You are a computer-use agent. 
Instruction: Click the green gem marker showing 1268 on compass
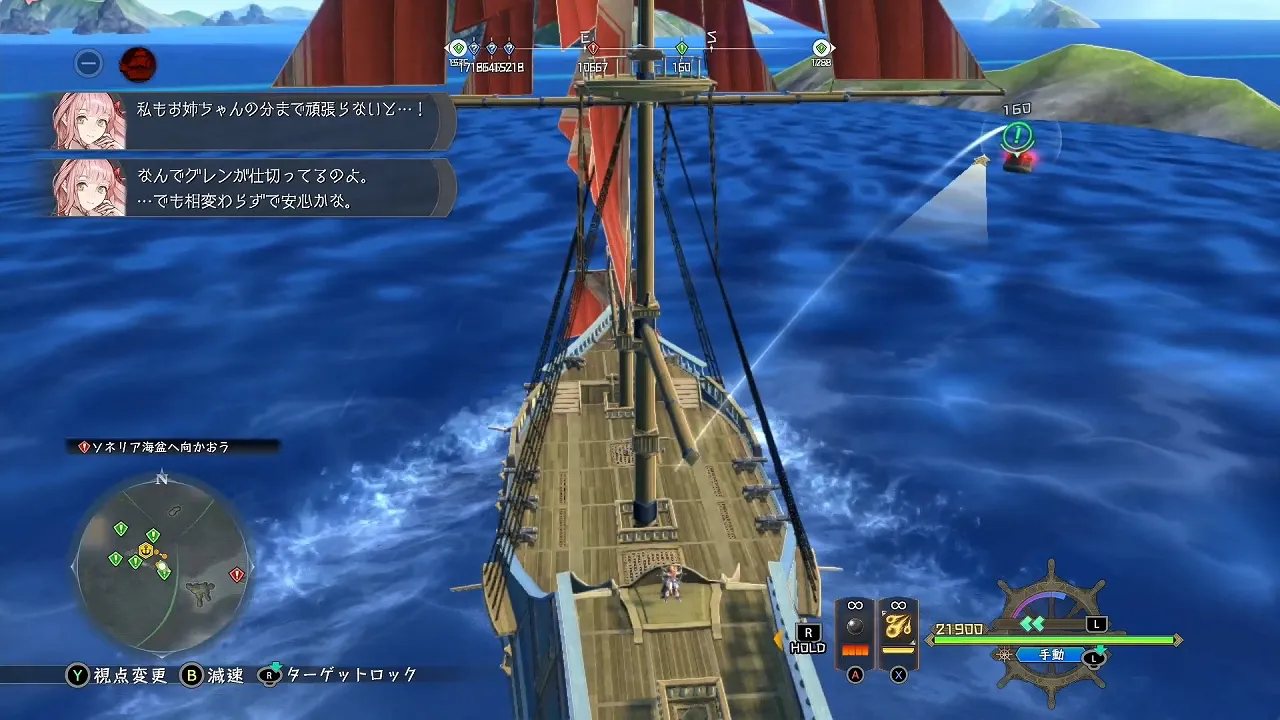822,47
